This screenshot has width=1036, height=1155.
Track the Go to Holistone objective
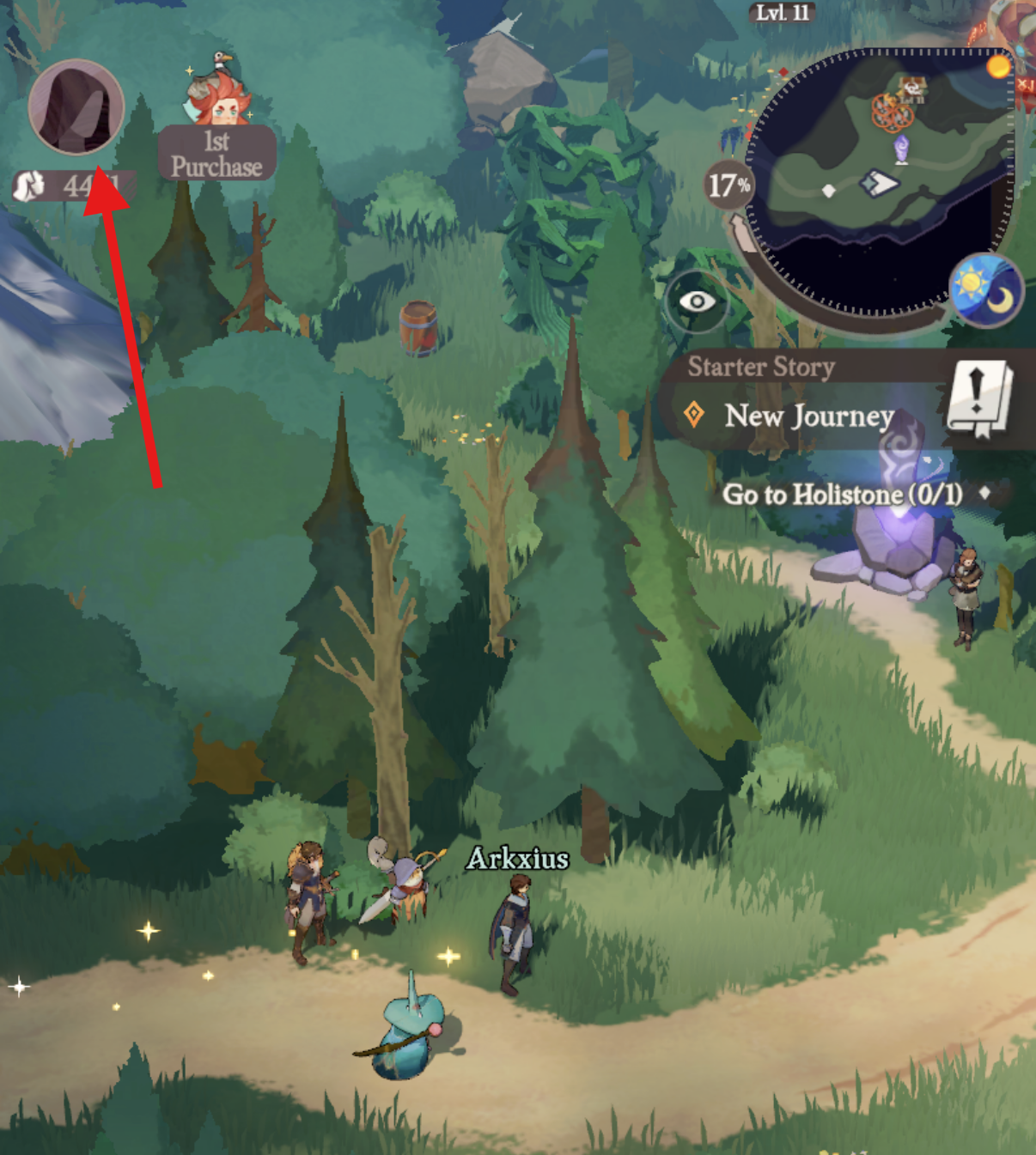point(842,495)
